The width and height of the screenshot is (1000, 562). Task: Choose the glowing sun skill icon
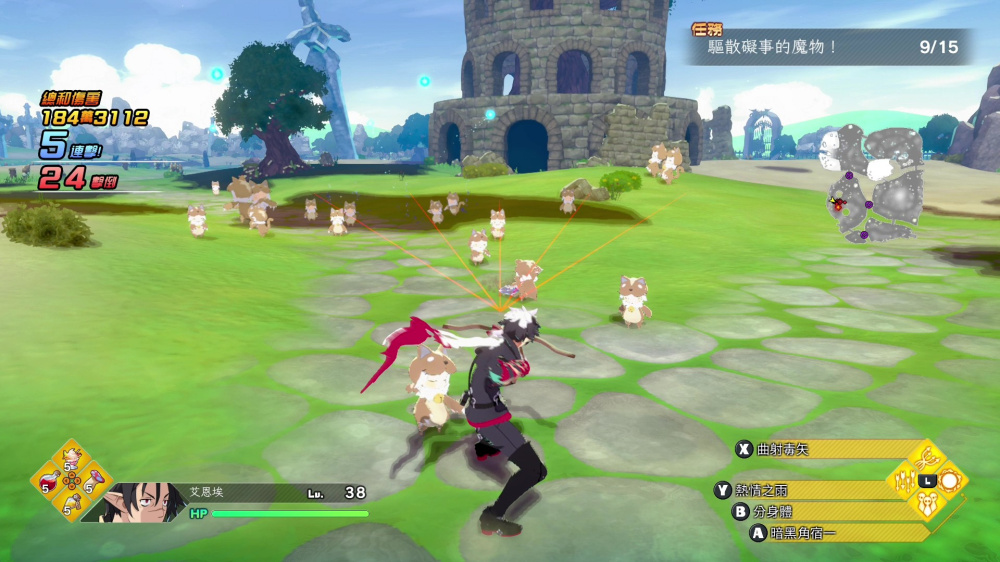click(x=948, y=481)
